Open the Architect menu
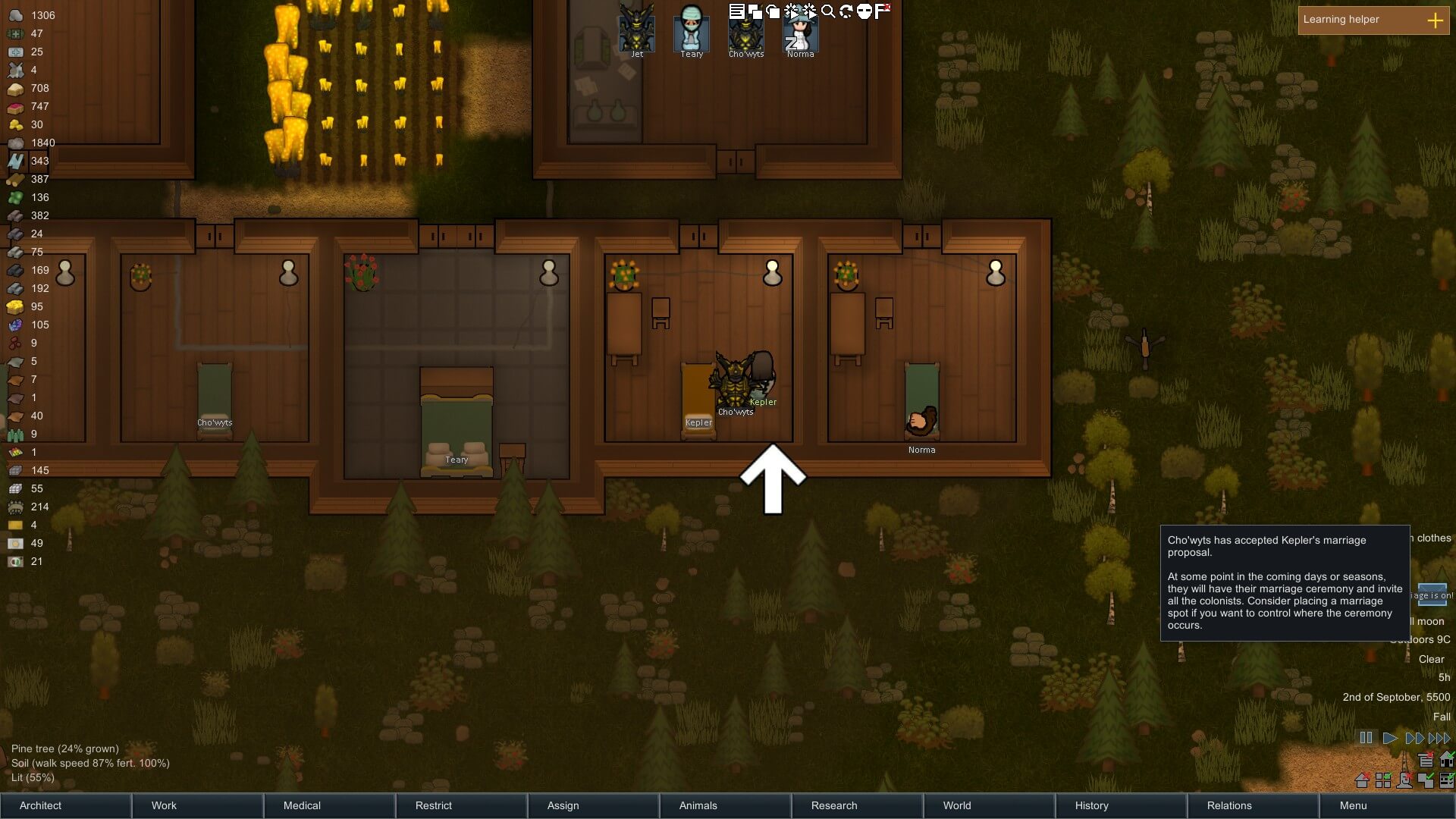This screenshot has width=1456, height=819. tap(65, 805)
